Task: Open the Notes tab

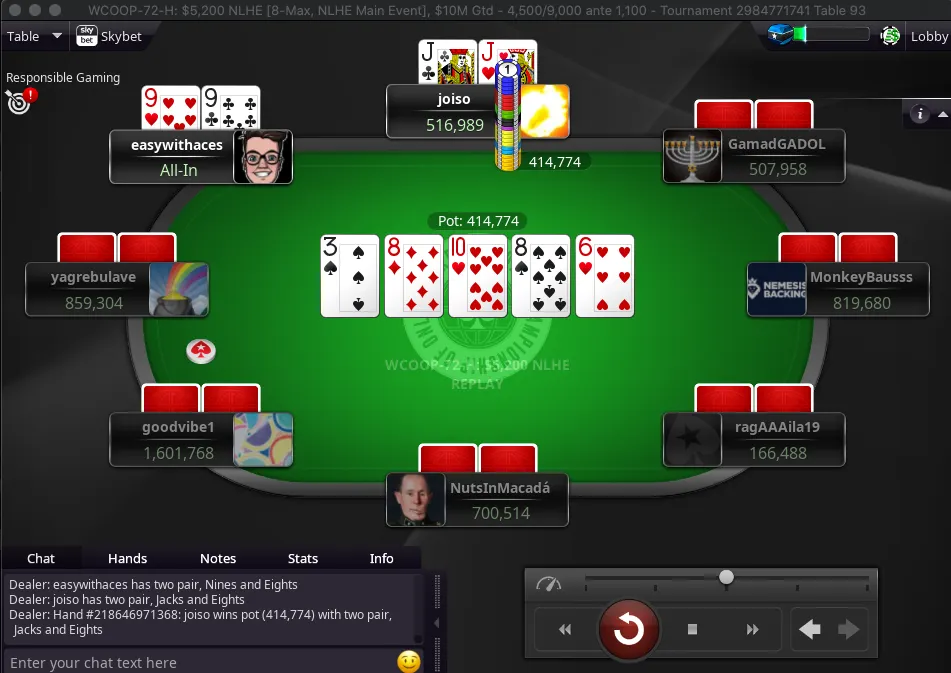Action: click(218, 558)
